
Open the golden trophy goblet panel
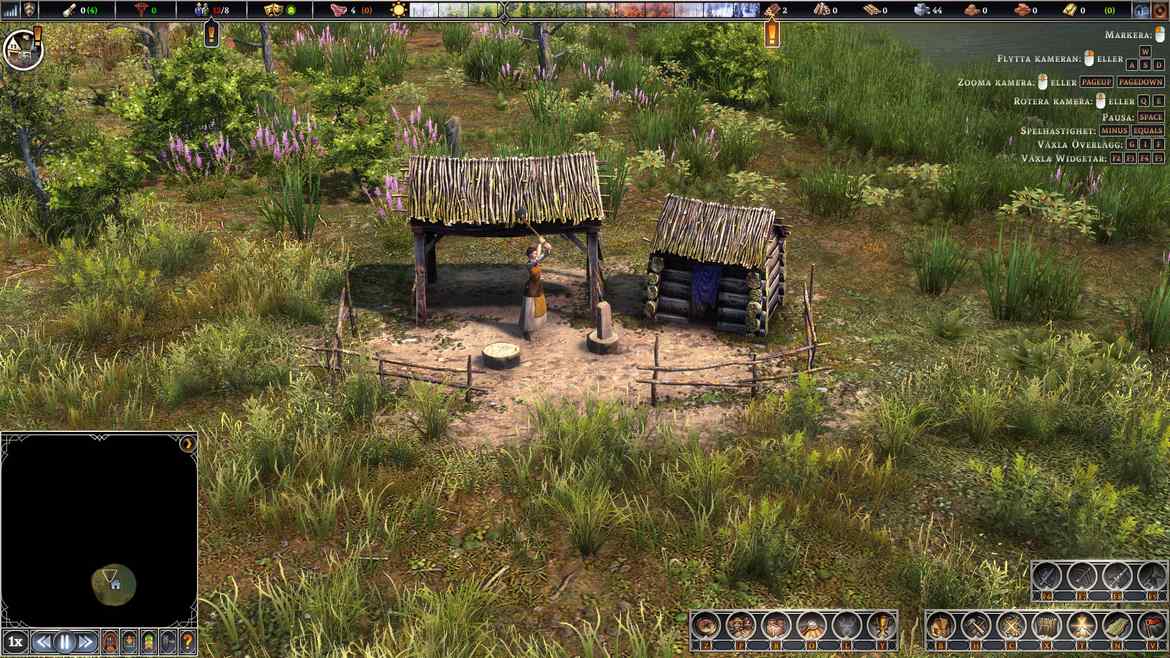click(881, 626)
